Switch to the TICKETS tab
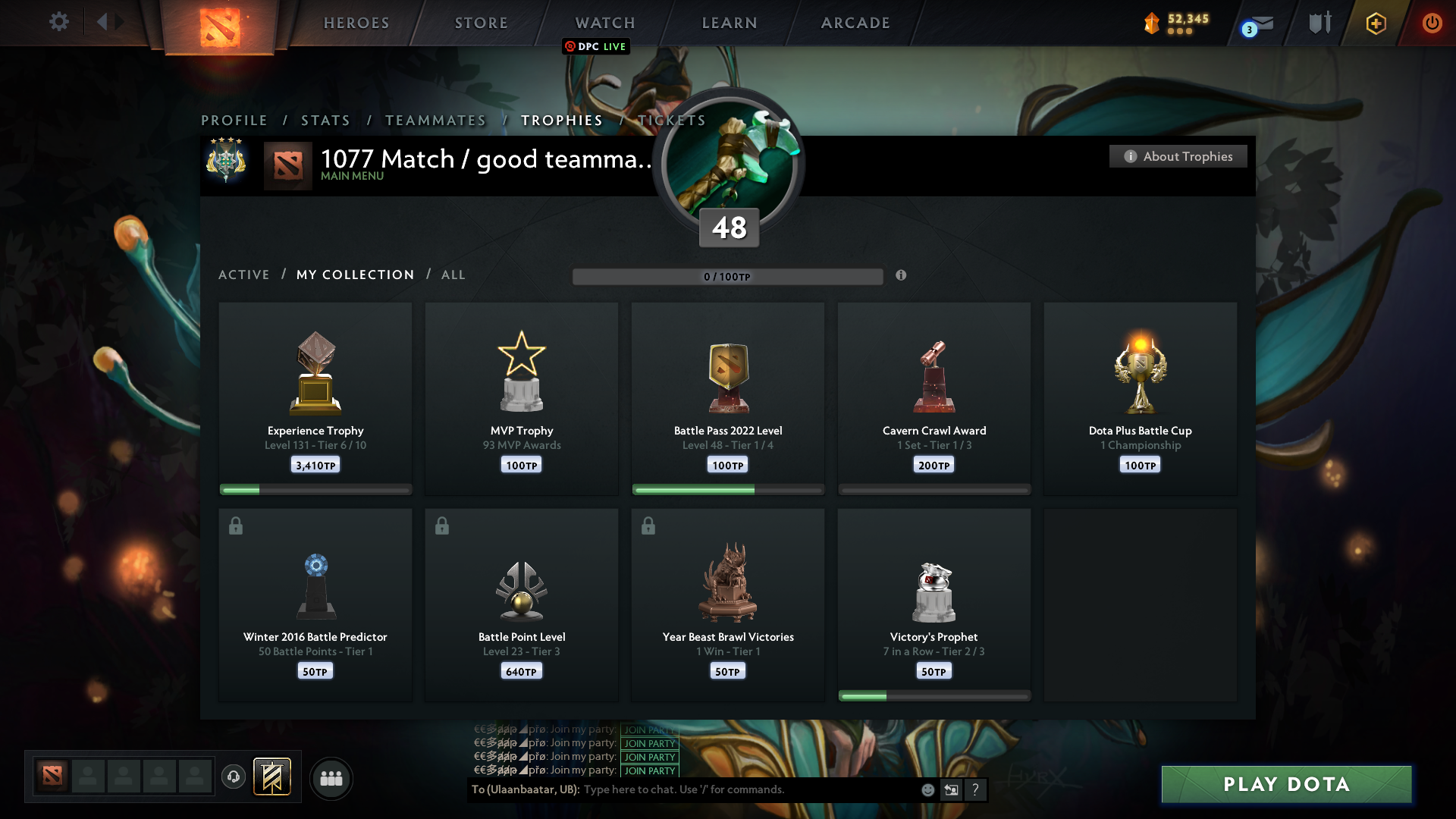The width and height of the screenshot is (1456, 819). tap(670, 120)
